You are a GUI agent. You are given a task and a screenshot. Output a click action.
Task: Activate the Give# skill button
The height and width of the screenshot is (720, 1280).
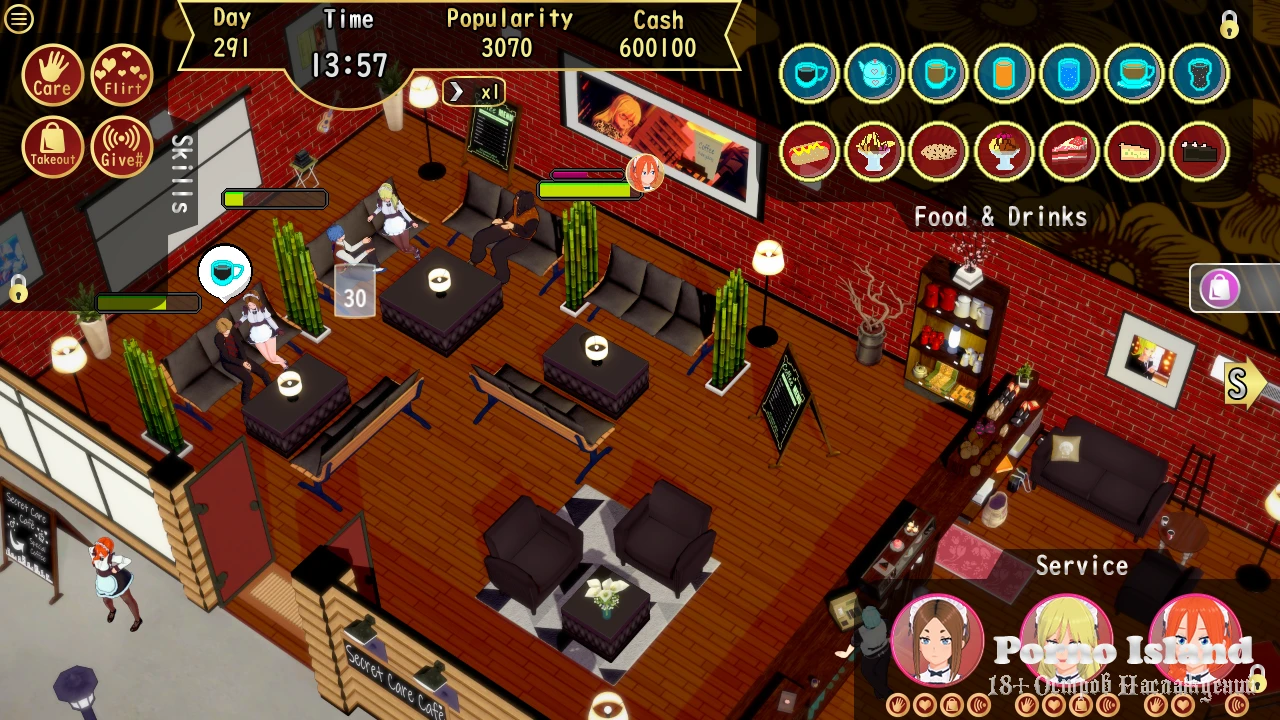[x=121, y=147]
